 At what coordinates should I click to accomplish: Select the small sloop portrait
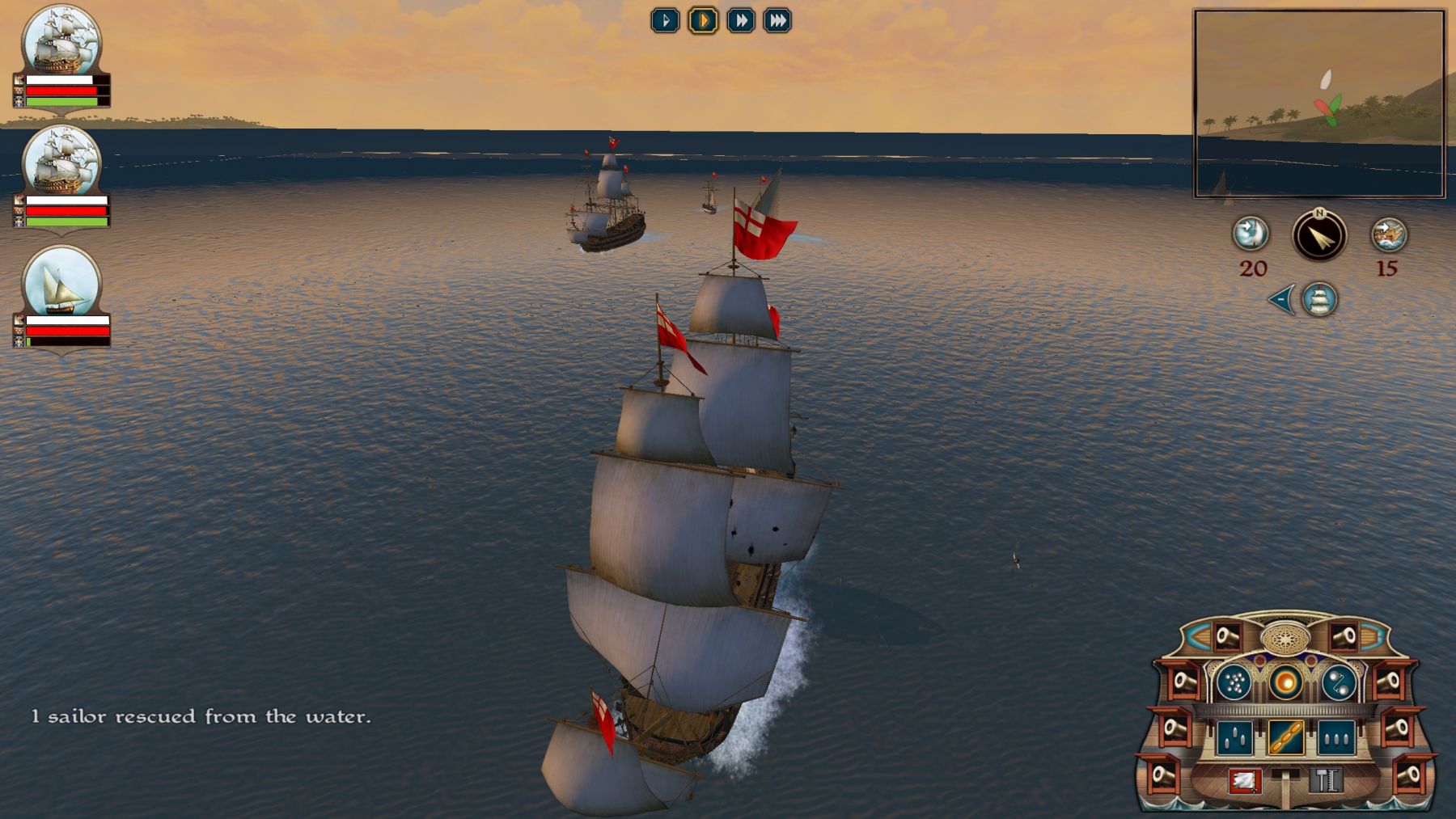coord(61,282)
